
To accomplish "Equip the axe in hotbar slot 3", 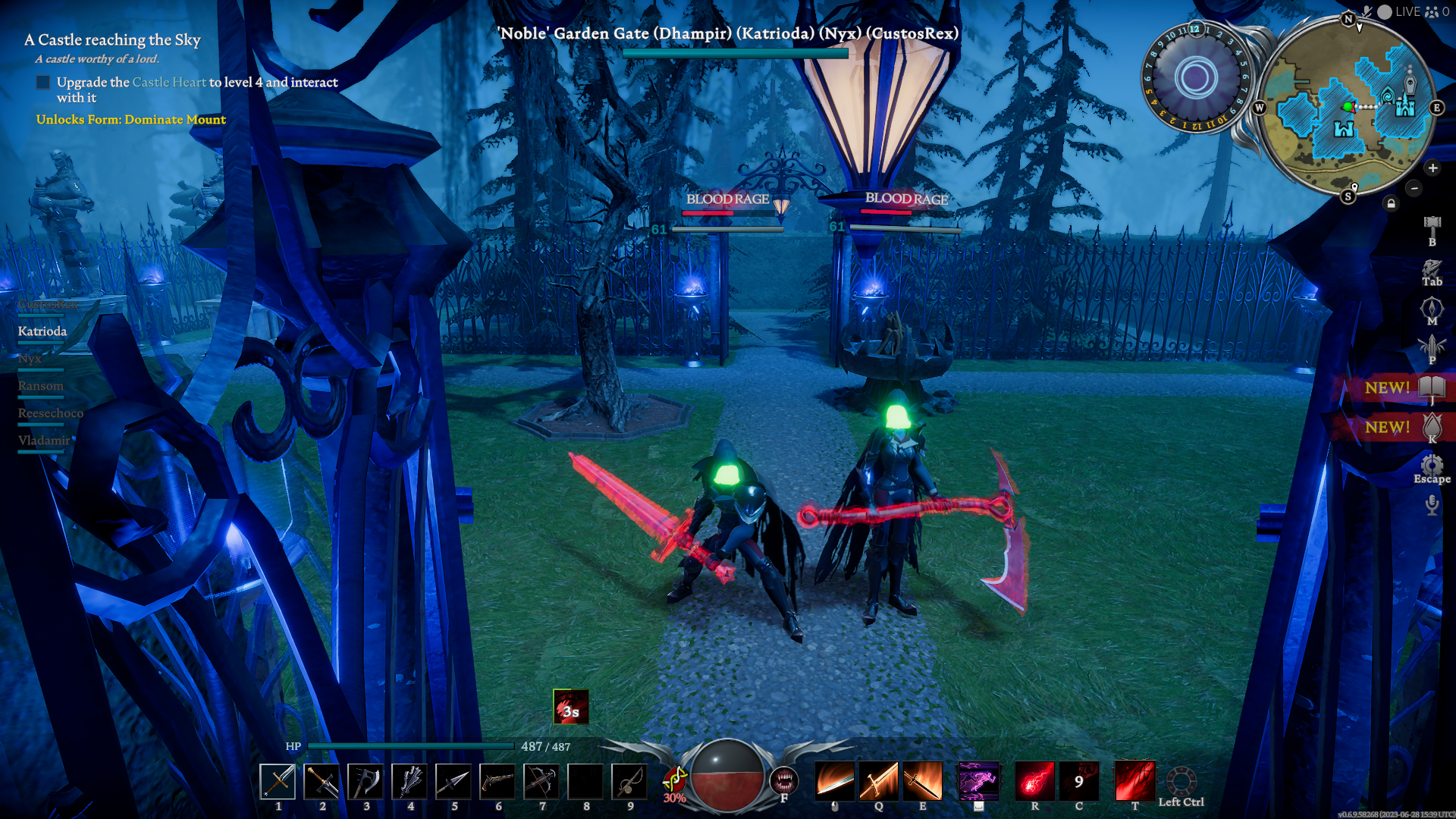I will point(366,781).
